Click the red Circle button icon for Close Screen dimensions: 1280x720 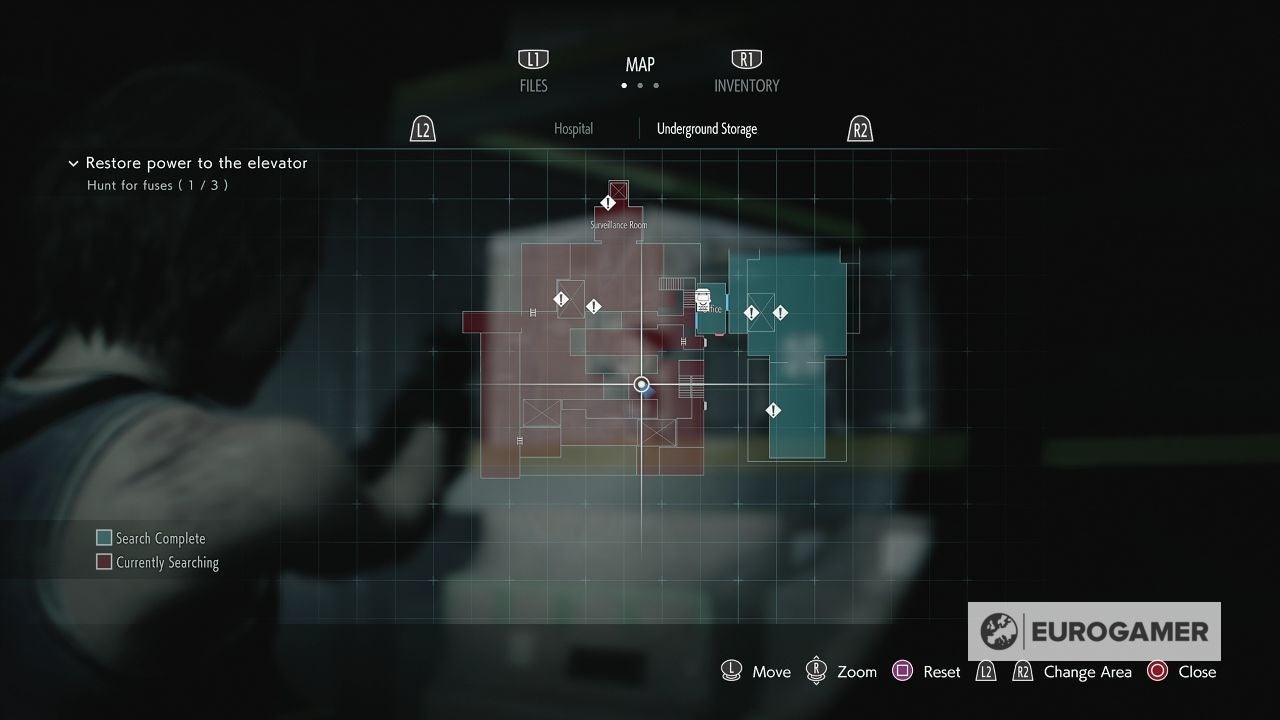tap(1158, 671)
